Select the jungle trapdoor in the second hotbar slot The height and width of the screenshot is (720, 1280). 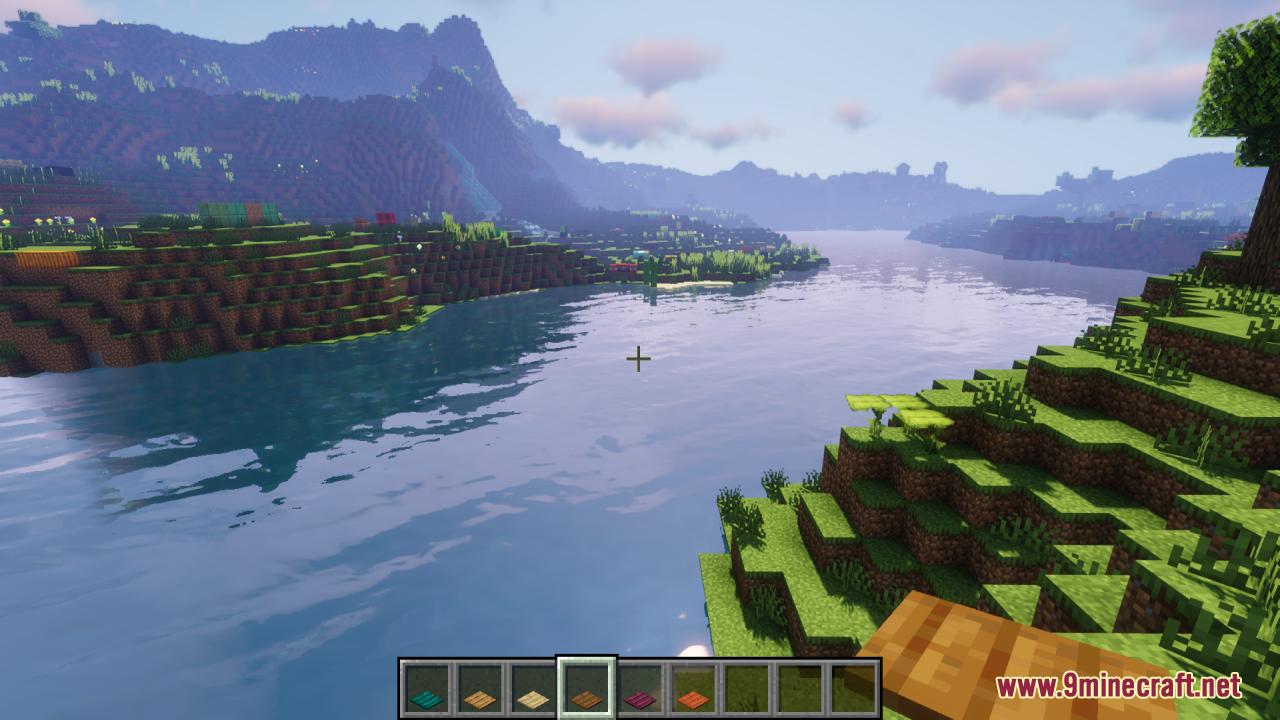pos(477,683)
